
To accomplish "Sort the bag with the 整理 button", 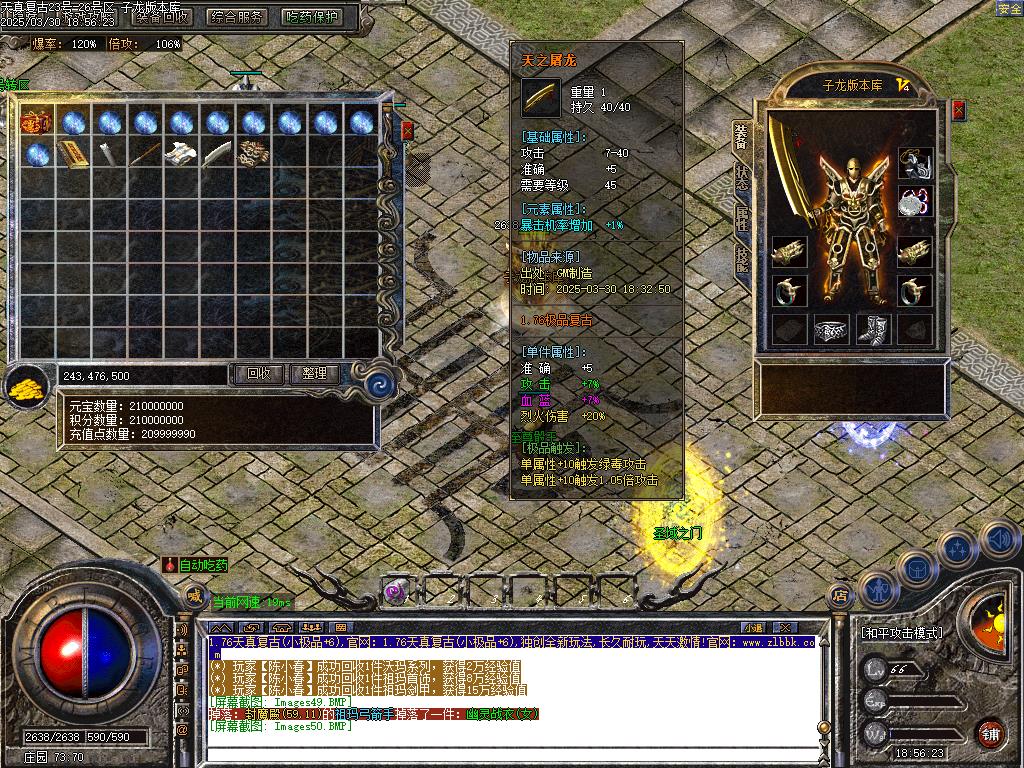I will pos(314,374).
